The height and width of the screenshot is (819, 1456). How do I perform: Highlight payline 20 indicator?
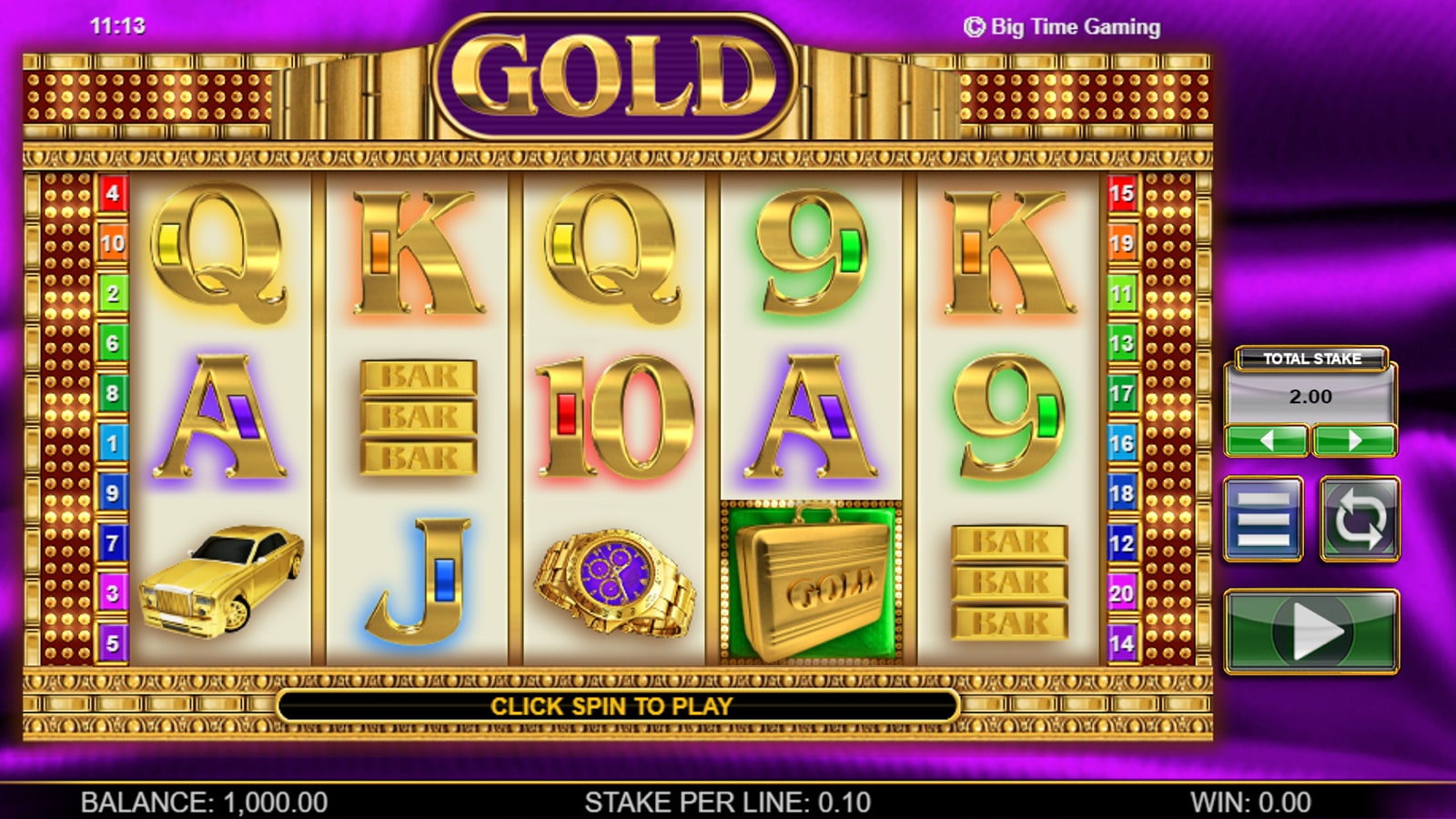pyautogui.click(x=1121, y=593)
